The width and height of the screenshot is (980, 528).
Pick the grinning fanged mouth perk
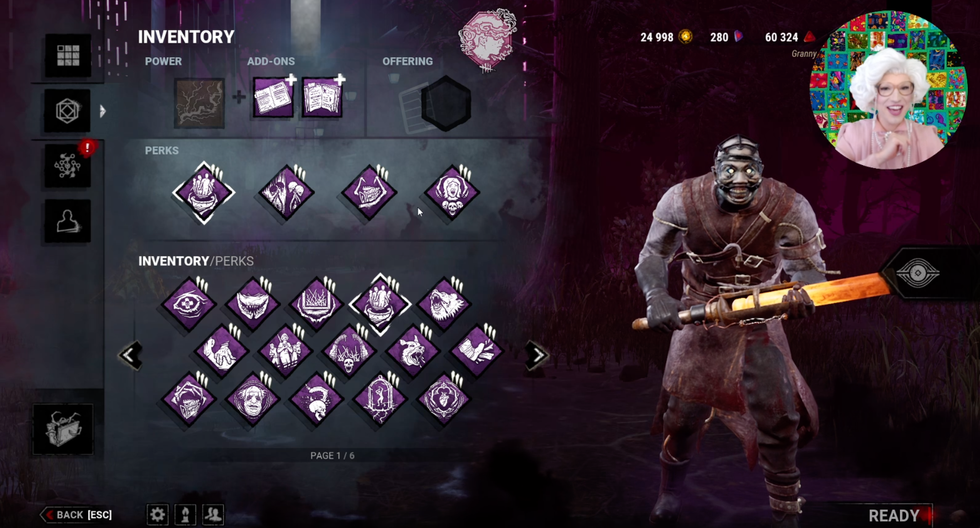(x=251, y=304)
